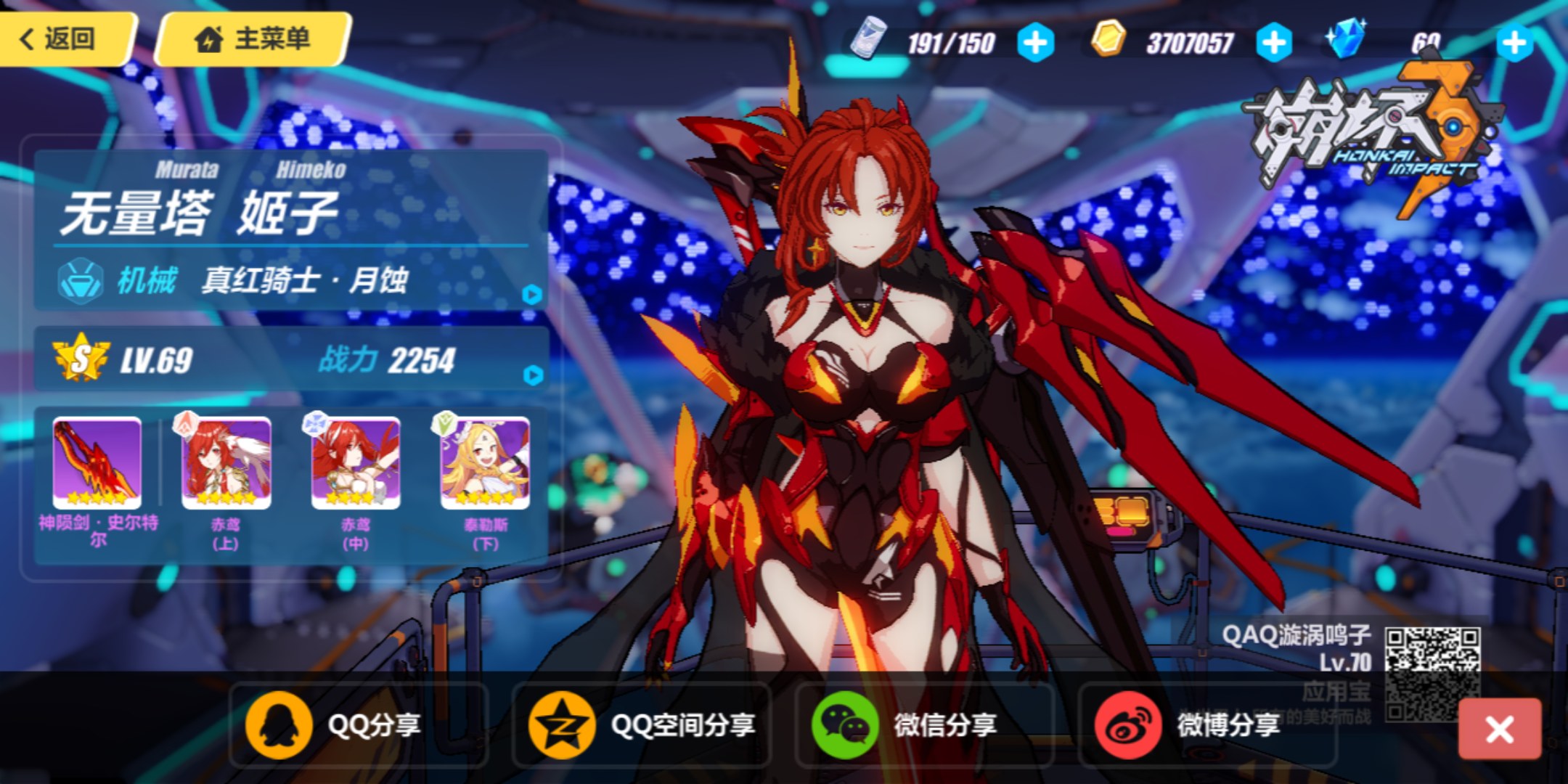
Task: Select the 赤鸢 (中) stigmata slot
Action: [356, 465]
